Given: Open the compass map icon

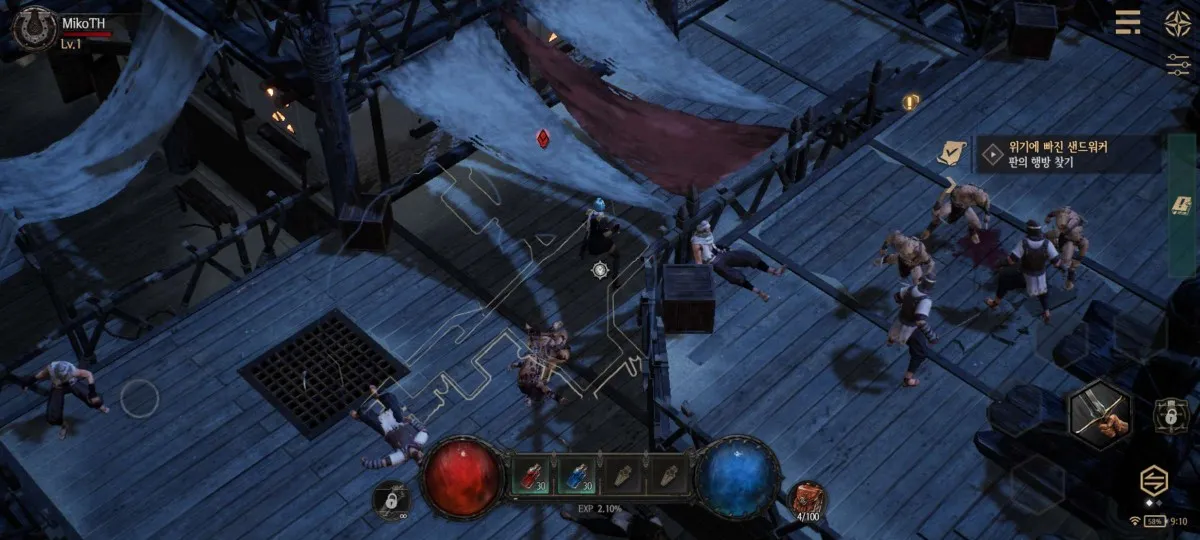Looking at the screenshot, I should [x=1177, y=22].
